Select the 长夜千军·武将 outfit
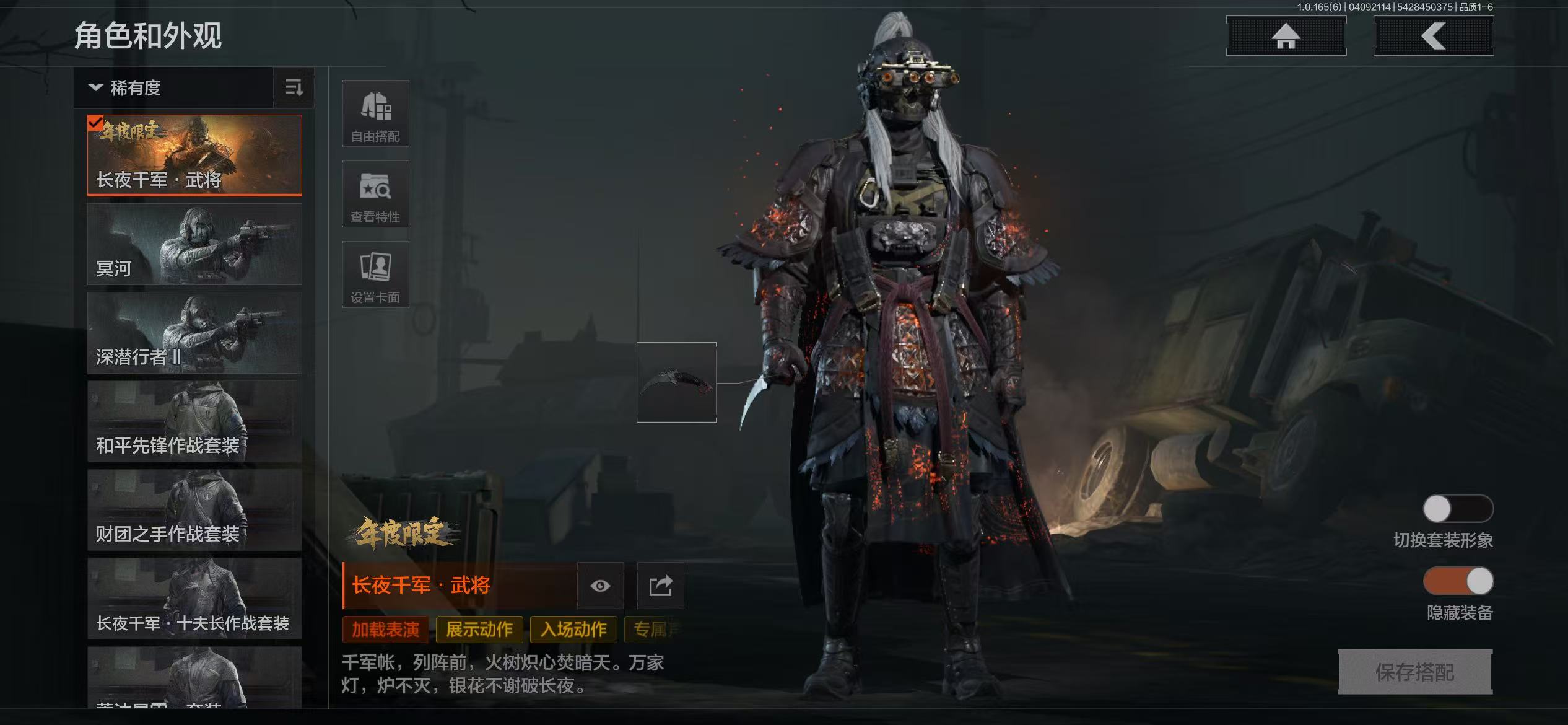This screenshot has width=1568, height=725. click(x=194, y=155)
